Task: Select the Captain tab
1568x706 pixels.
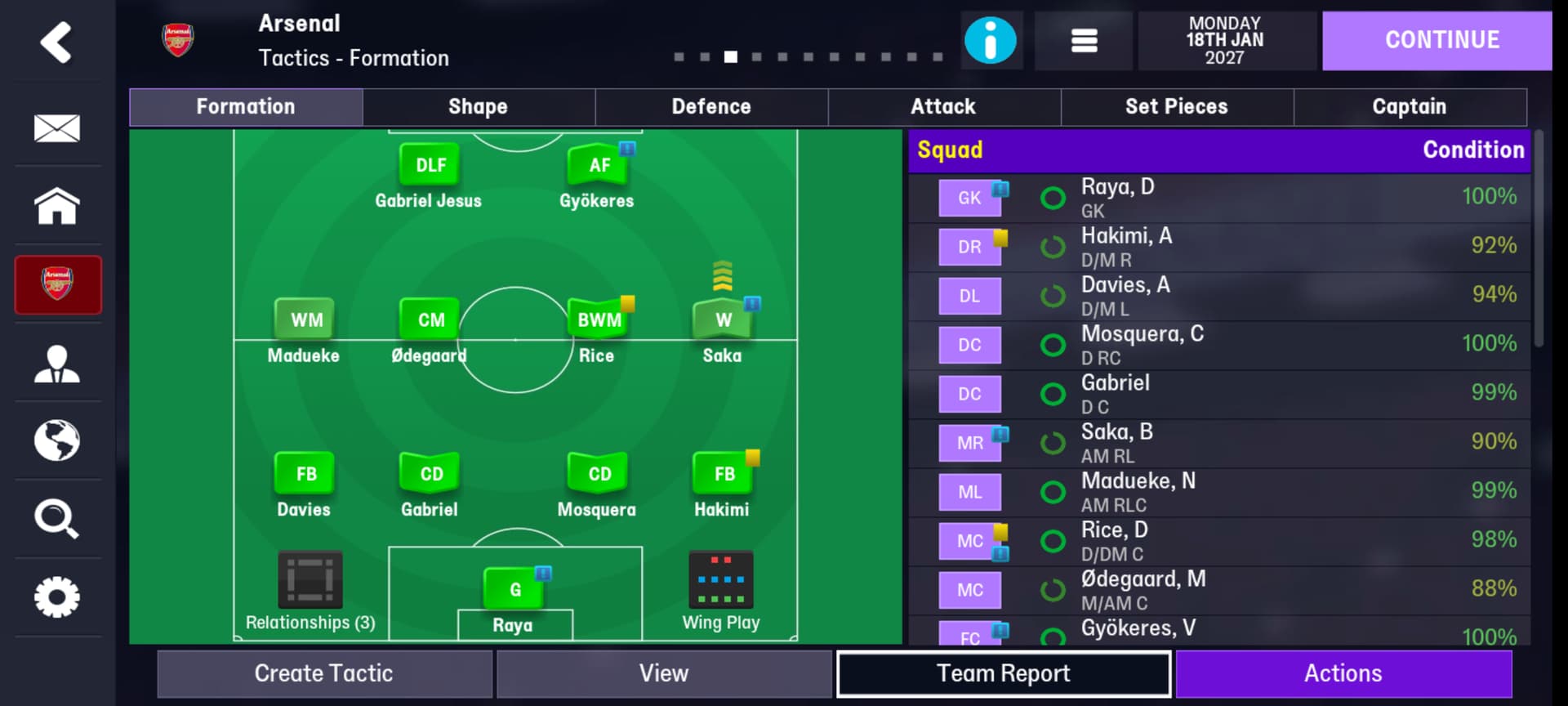Action: click(1409, 107)
